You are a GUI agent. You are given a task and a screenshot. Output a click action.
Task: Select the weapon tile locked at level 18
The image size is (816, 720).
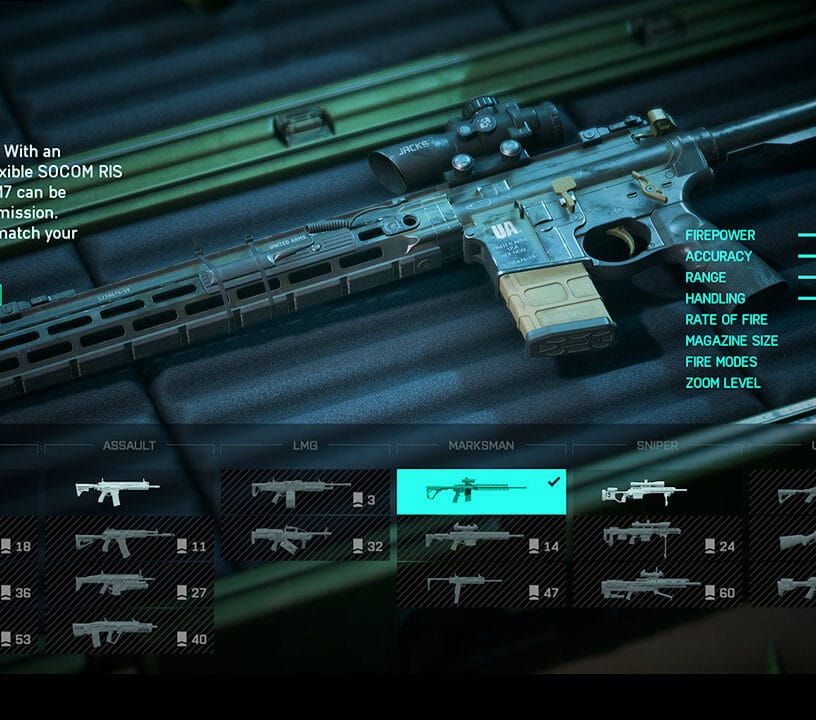coord(19,546)
